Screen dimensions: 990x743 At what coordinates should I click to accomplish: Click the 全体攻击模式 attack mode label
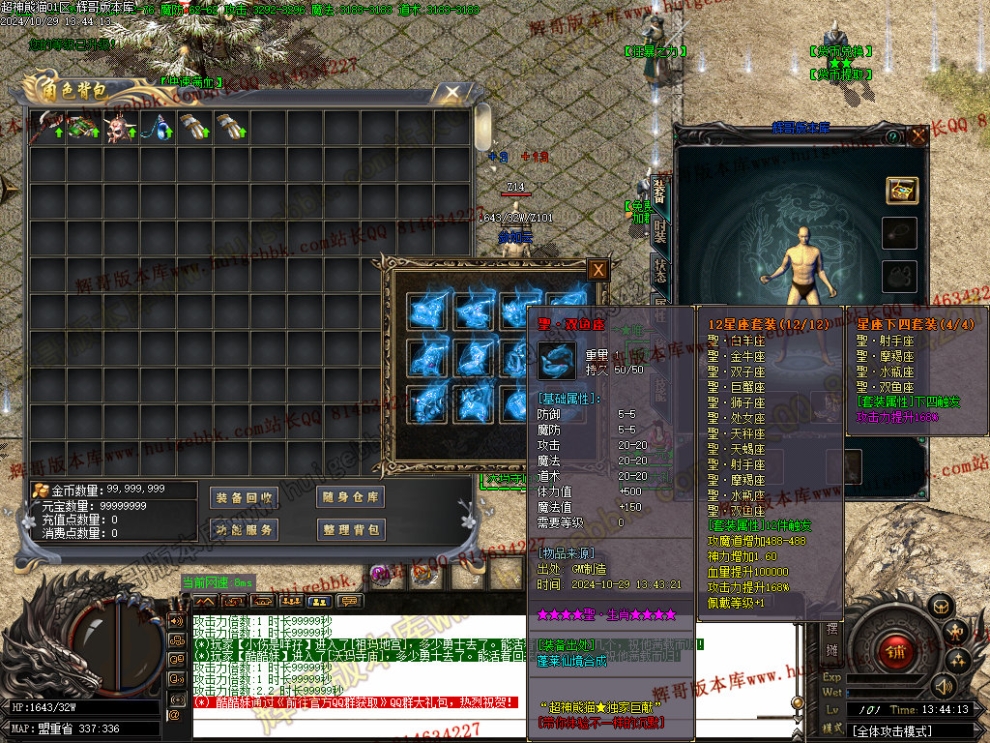pos(892,731)
